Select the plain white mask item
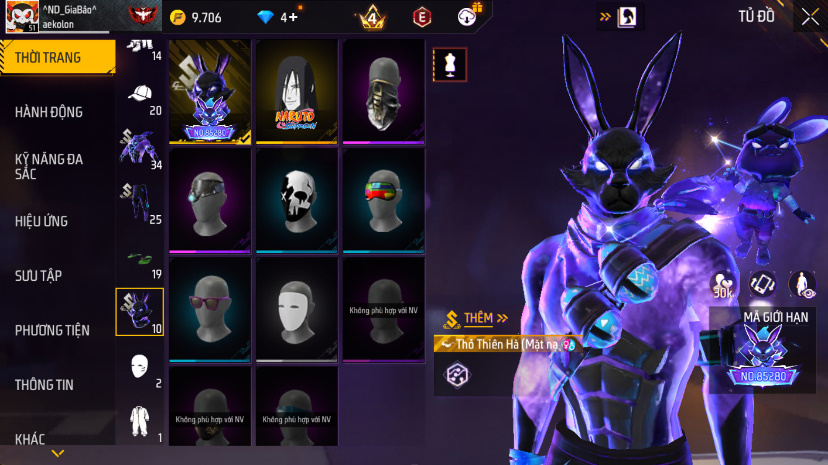This screenshot has width=828, height=465. [x=297, y=308]
